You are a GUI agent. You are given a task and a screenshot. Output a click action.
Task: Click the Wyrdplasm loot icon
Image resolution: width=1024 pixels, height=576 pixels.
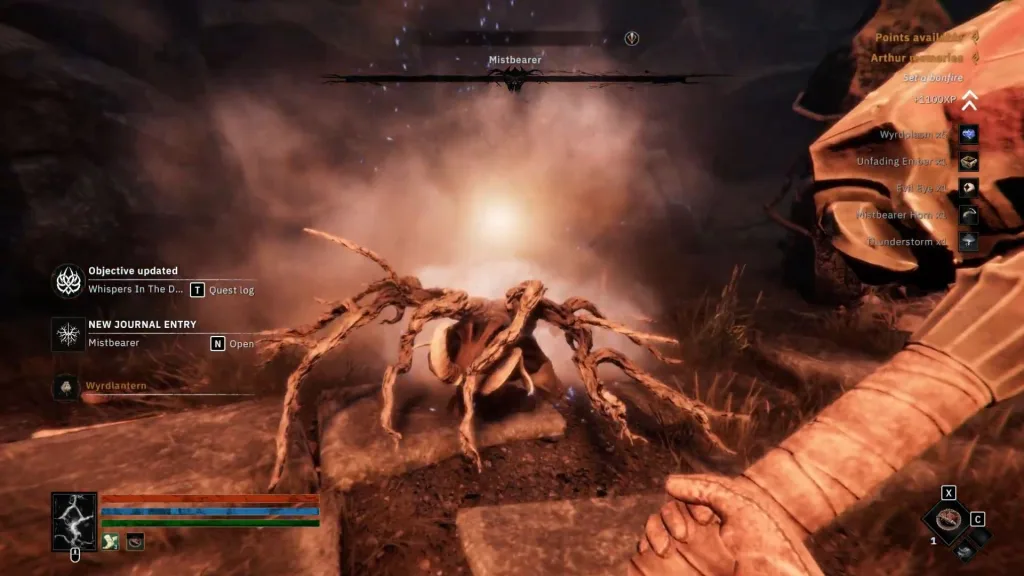click(x=968, y=134)
